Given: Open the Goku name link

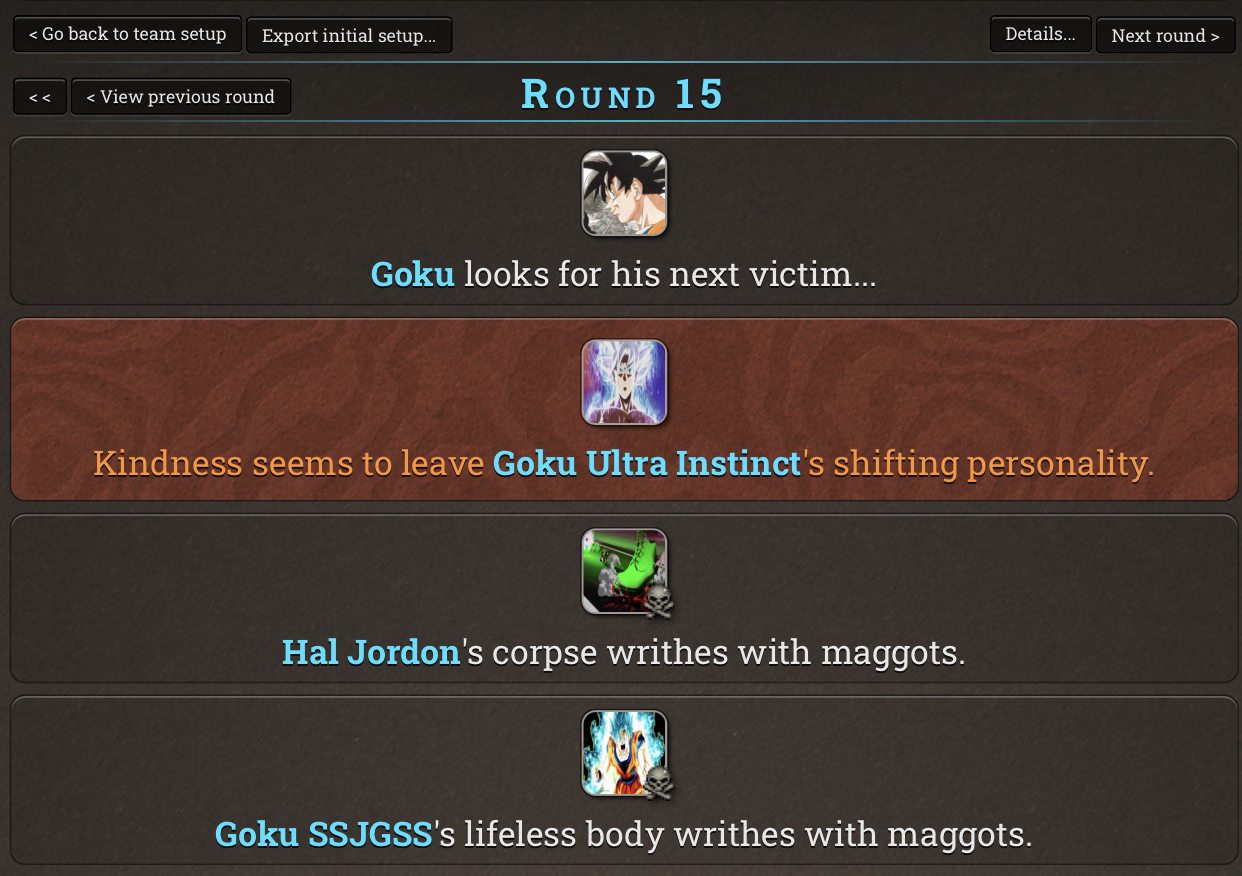Looking at the screenshot, I should pyautogui.click(x=412, y=274).
